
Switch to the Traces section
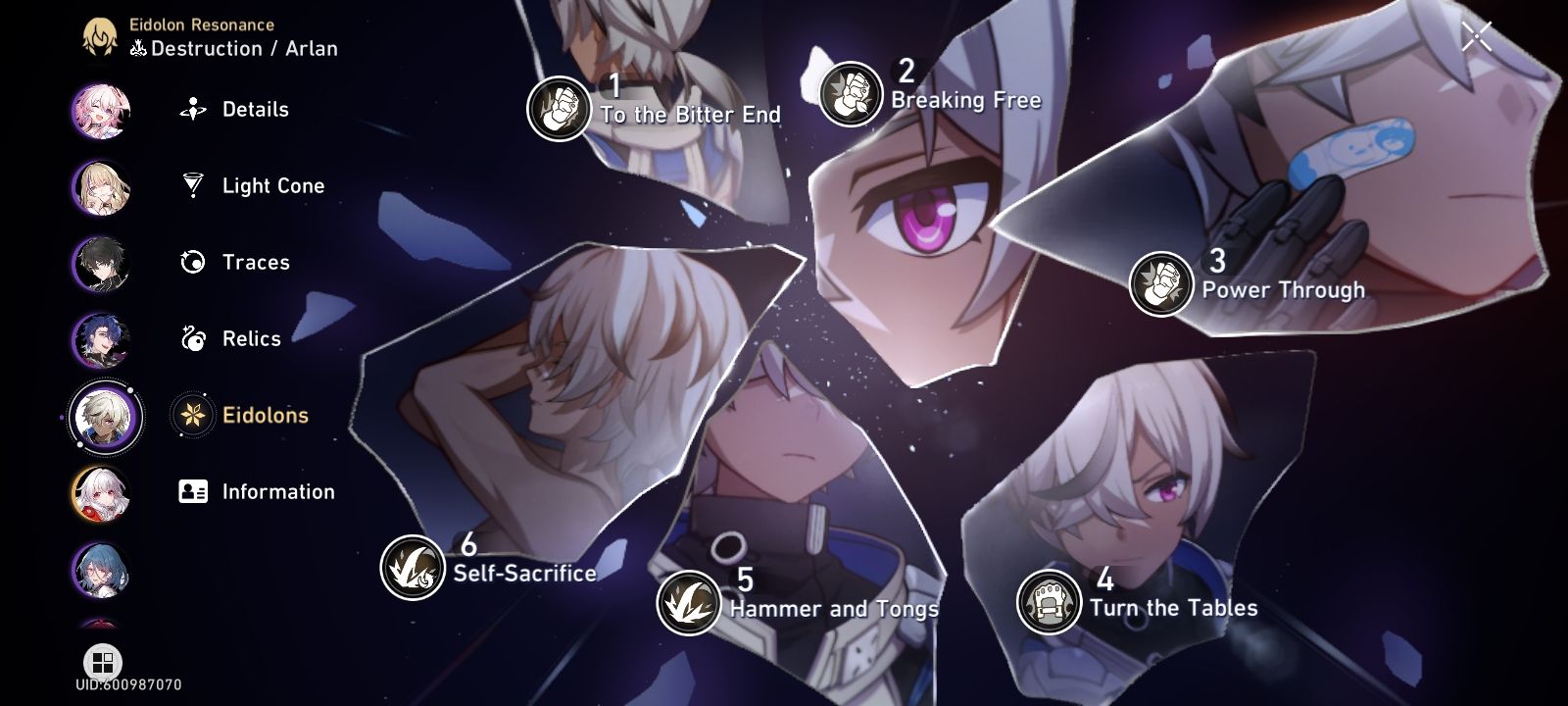point(257,262)
